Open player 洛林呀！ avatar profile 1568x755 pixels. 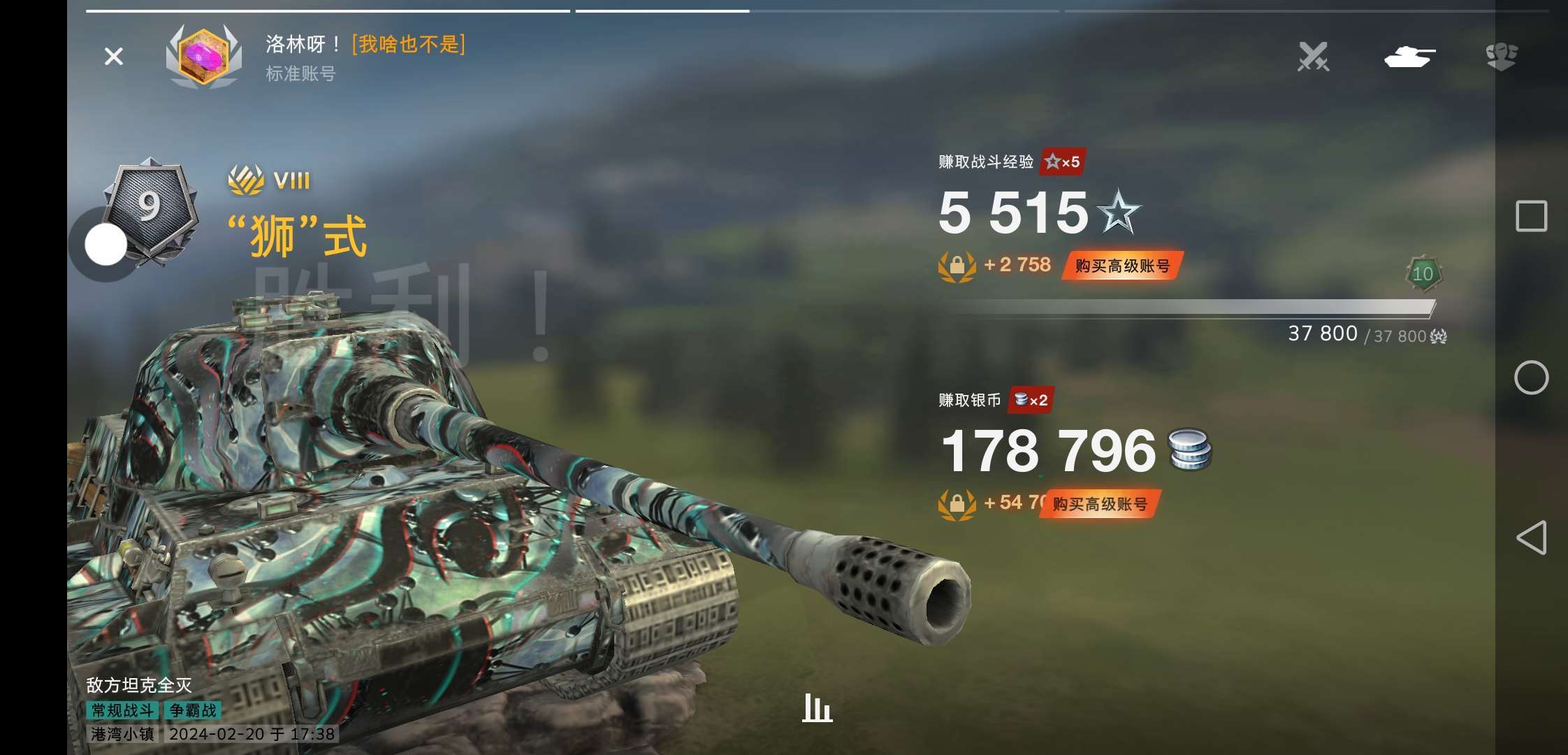click(x=203, y=57)
